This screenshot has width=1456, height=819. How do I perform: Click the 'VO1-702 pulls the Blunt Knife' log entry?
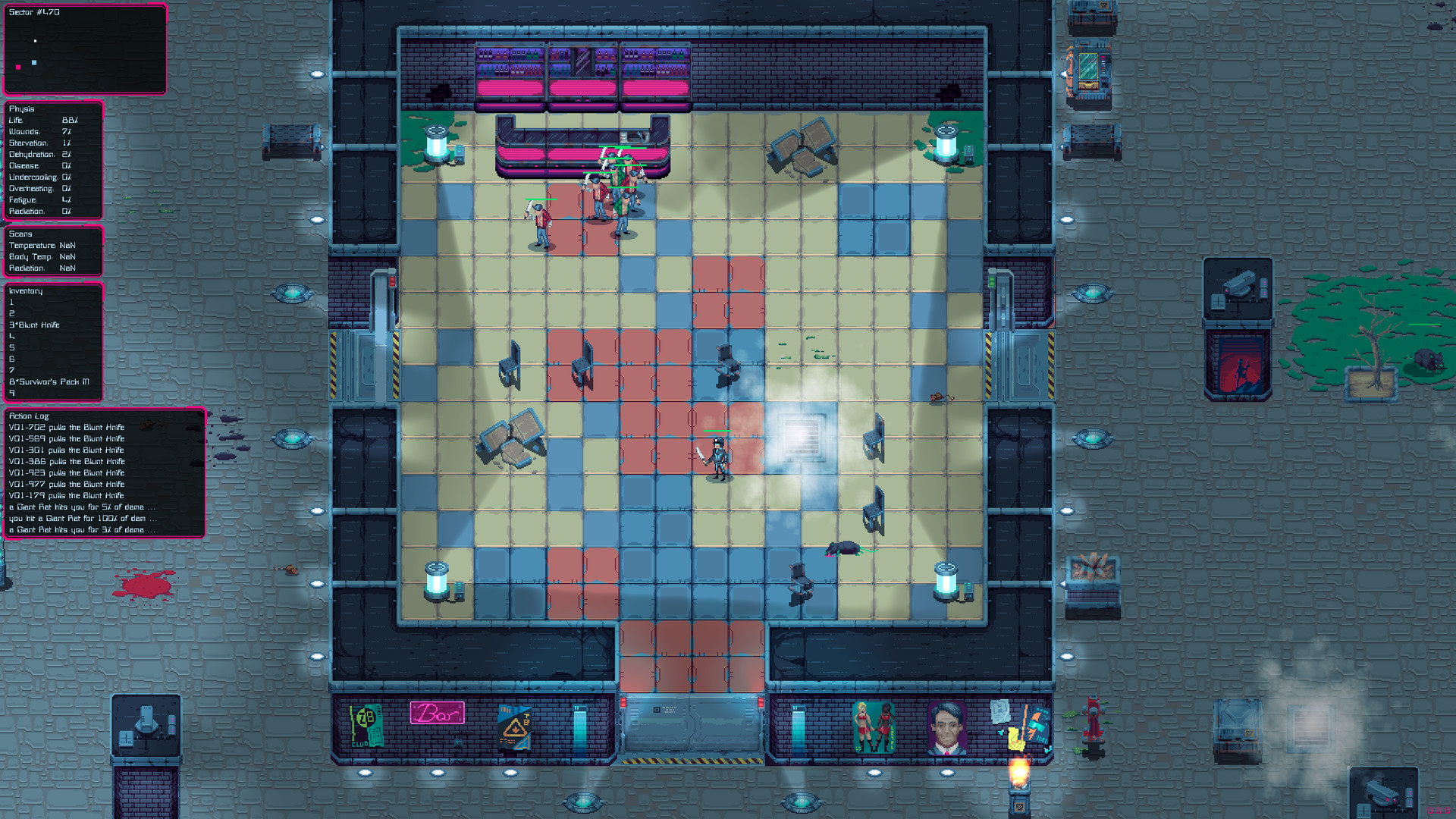[x=67, y=427]
